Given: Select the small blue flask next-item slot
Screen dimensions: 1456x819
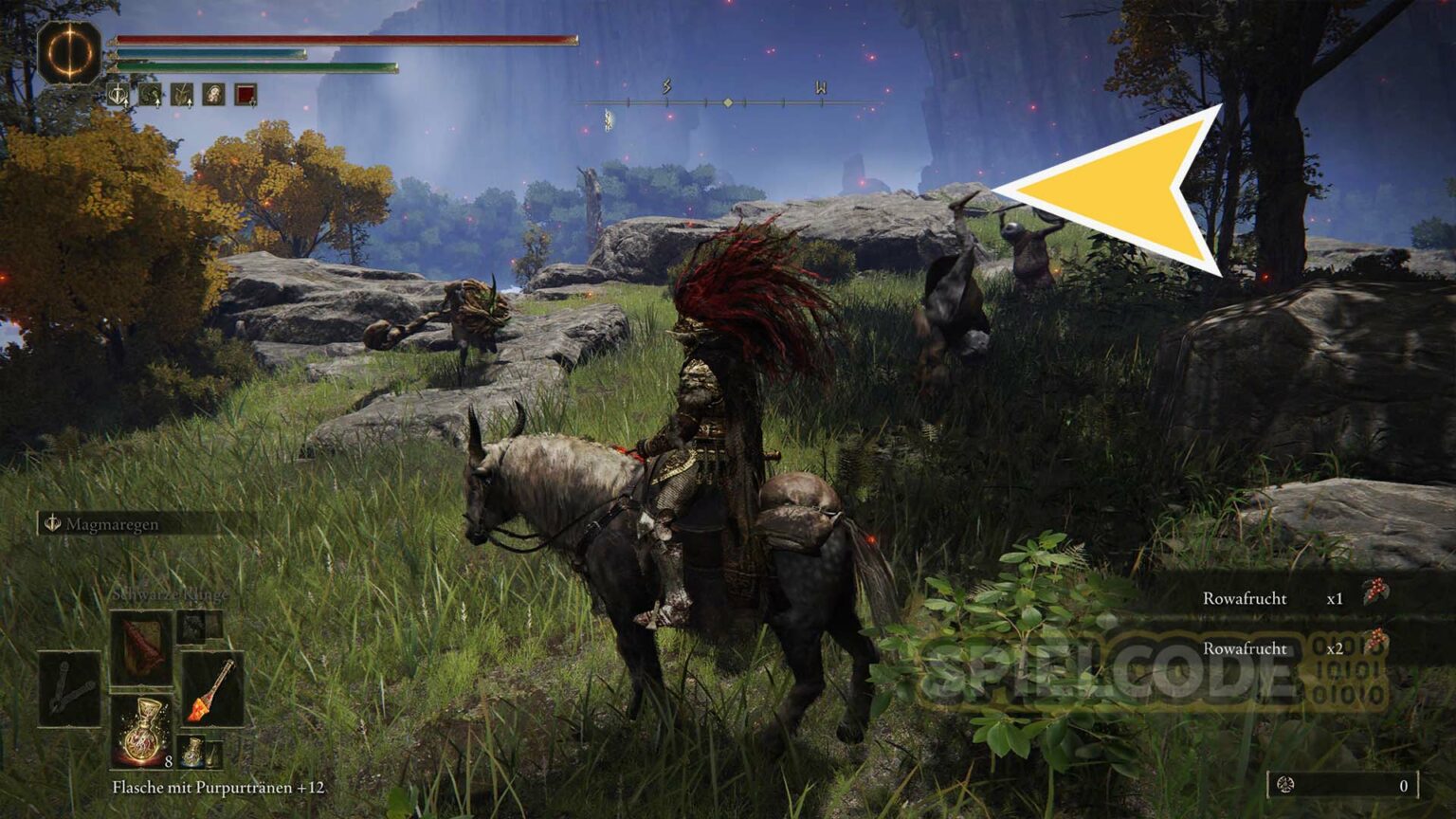Looking at the screenshot, I should coord(192,751).
